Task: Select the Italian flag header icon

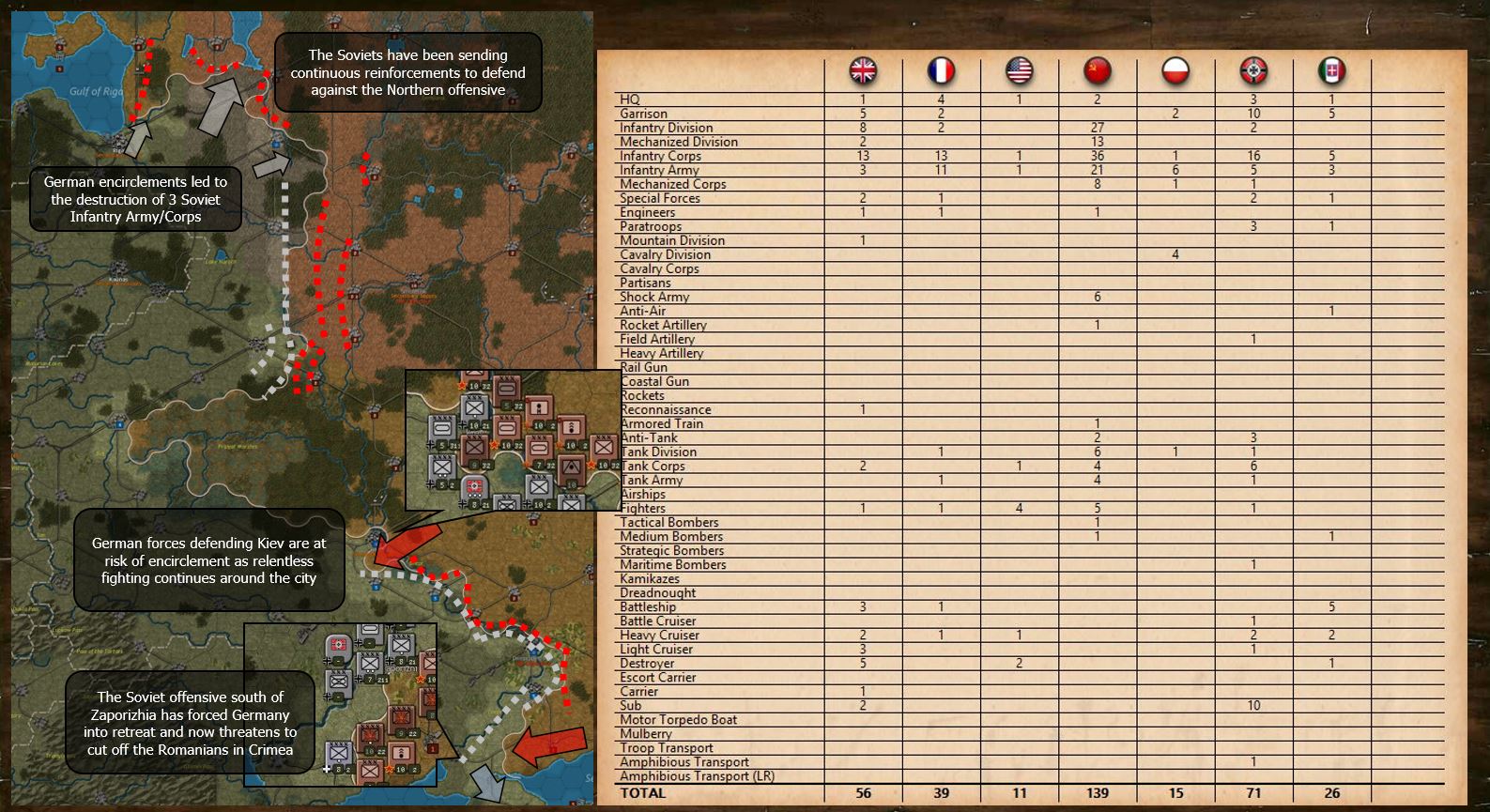Action: 1332,69
